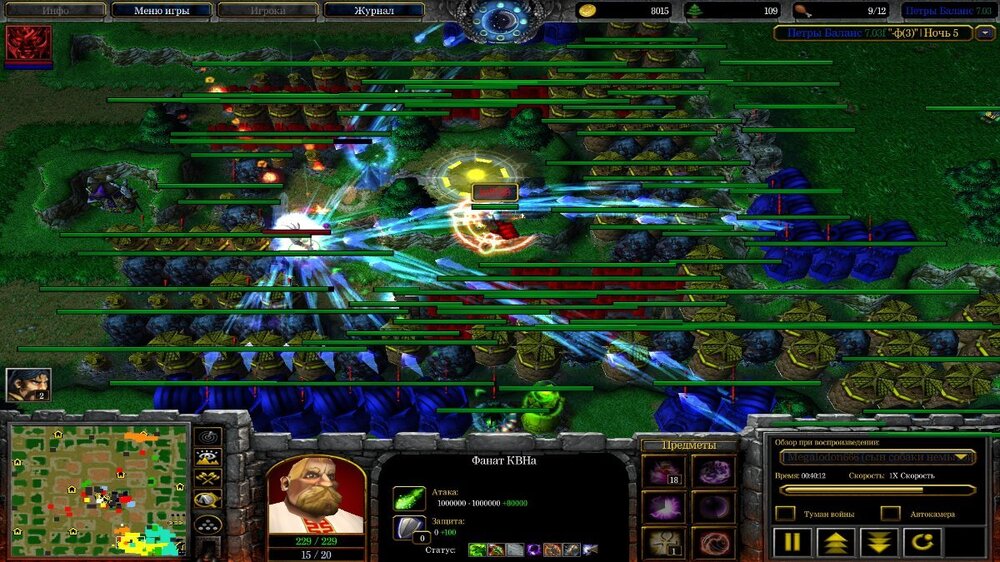The height and width of the screenshot is (562, 1000).
Task: Open the observed player dropdown
Action: coord(876,457)
